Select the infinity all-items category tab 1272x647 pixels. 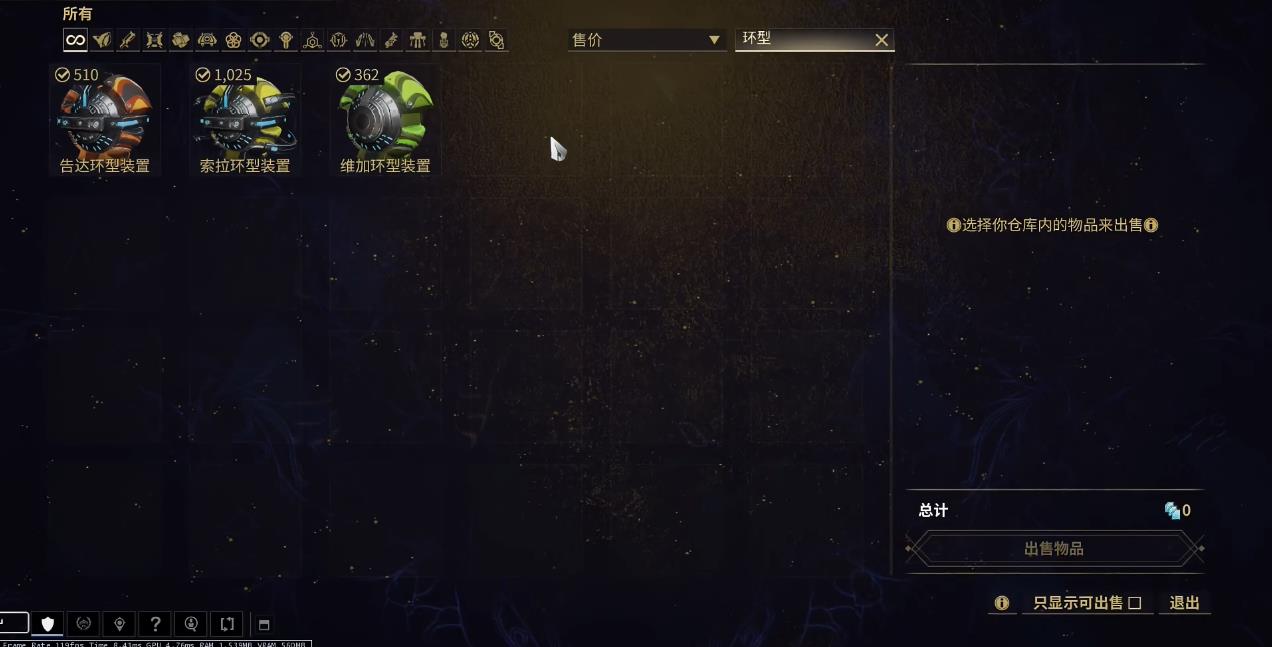75,40
